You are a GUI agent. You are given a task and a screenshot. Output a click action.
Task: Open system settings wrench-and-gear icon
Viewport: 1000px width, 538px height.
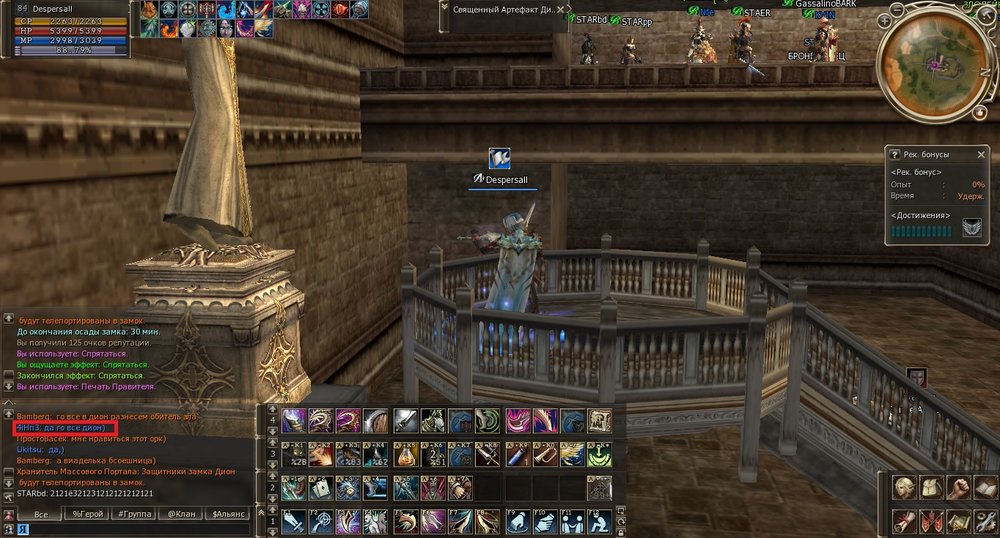pyautogui.click(x=984, y=520)
